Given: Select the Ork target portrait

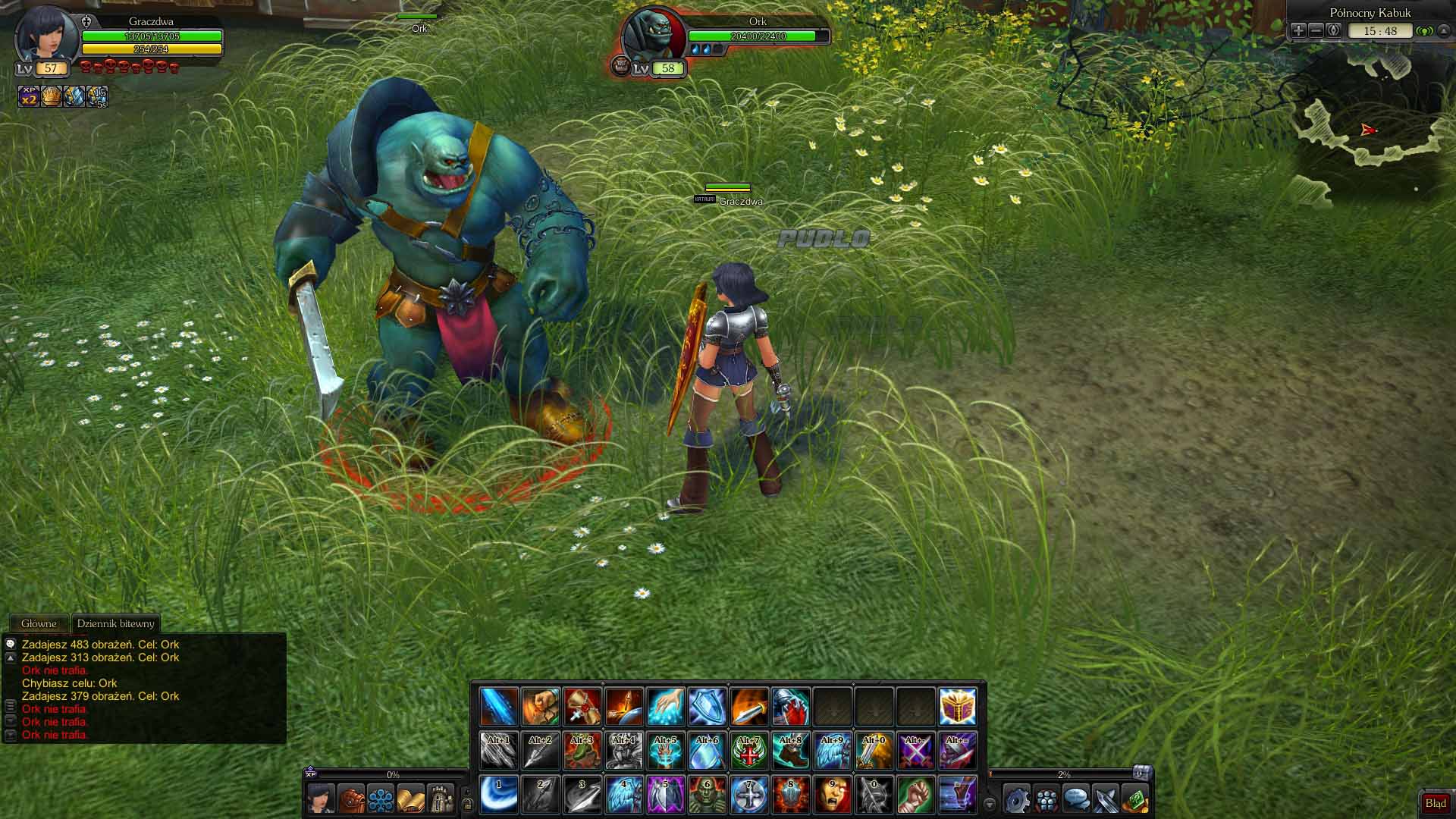Looking at the screenshot, I should (x=652, y=35).
